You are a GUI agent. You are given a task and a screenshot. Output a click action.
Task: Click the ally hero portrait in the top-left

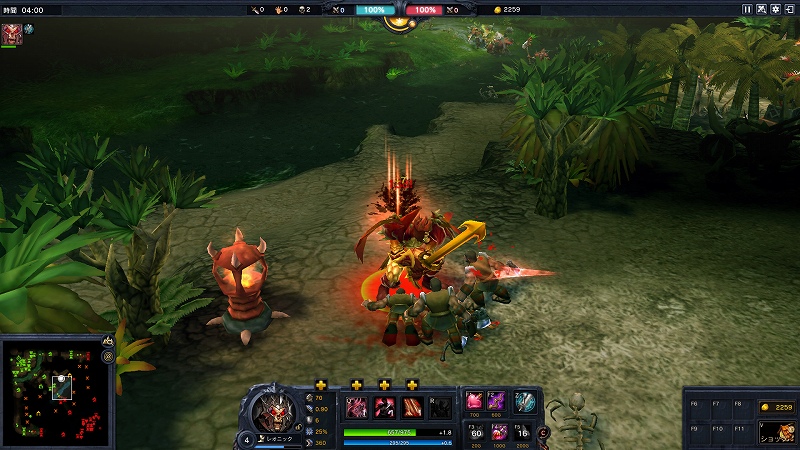[12, 34]
